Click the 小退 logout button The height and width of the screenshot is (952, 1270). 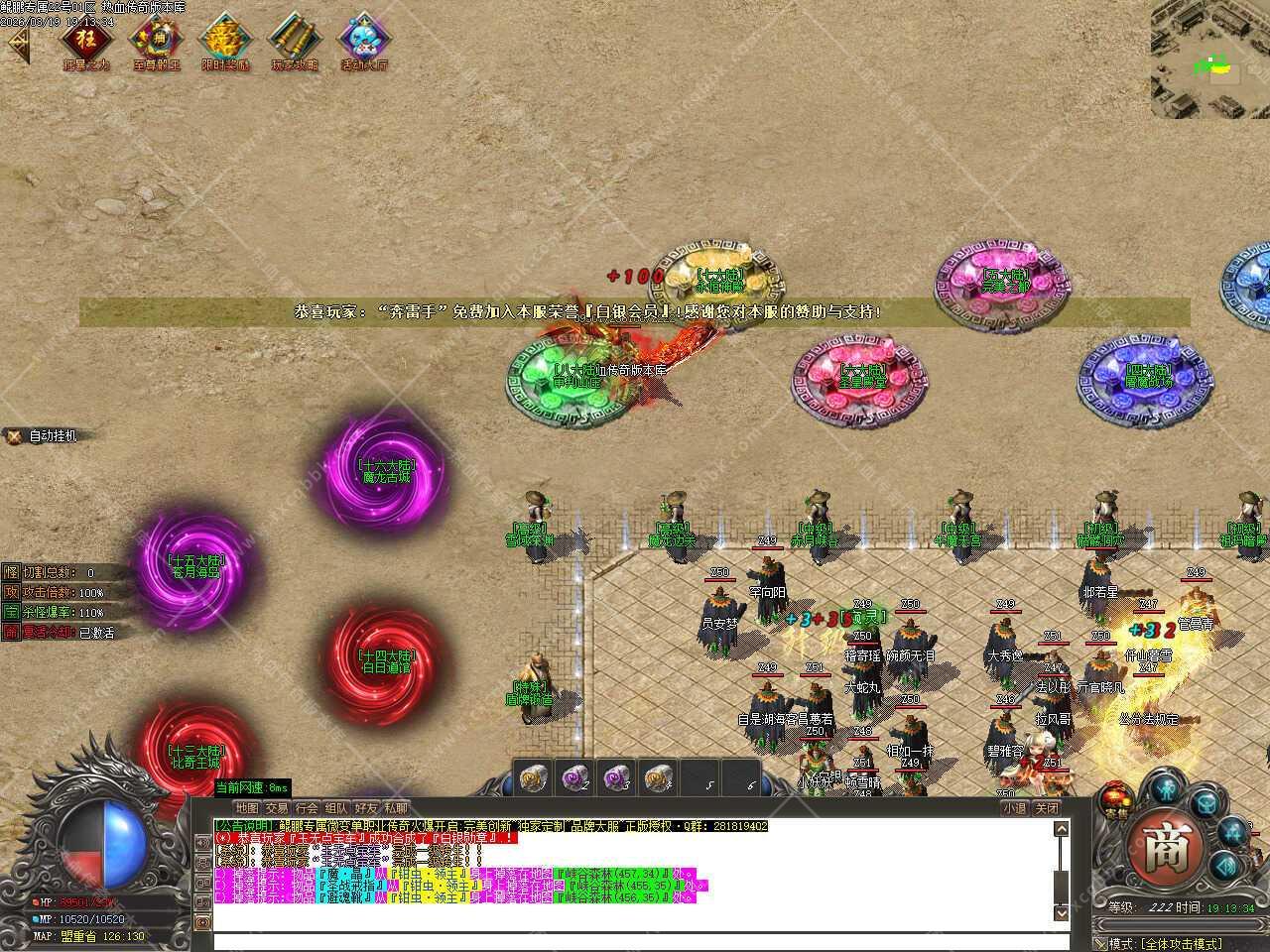pos(1013,808)
